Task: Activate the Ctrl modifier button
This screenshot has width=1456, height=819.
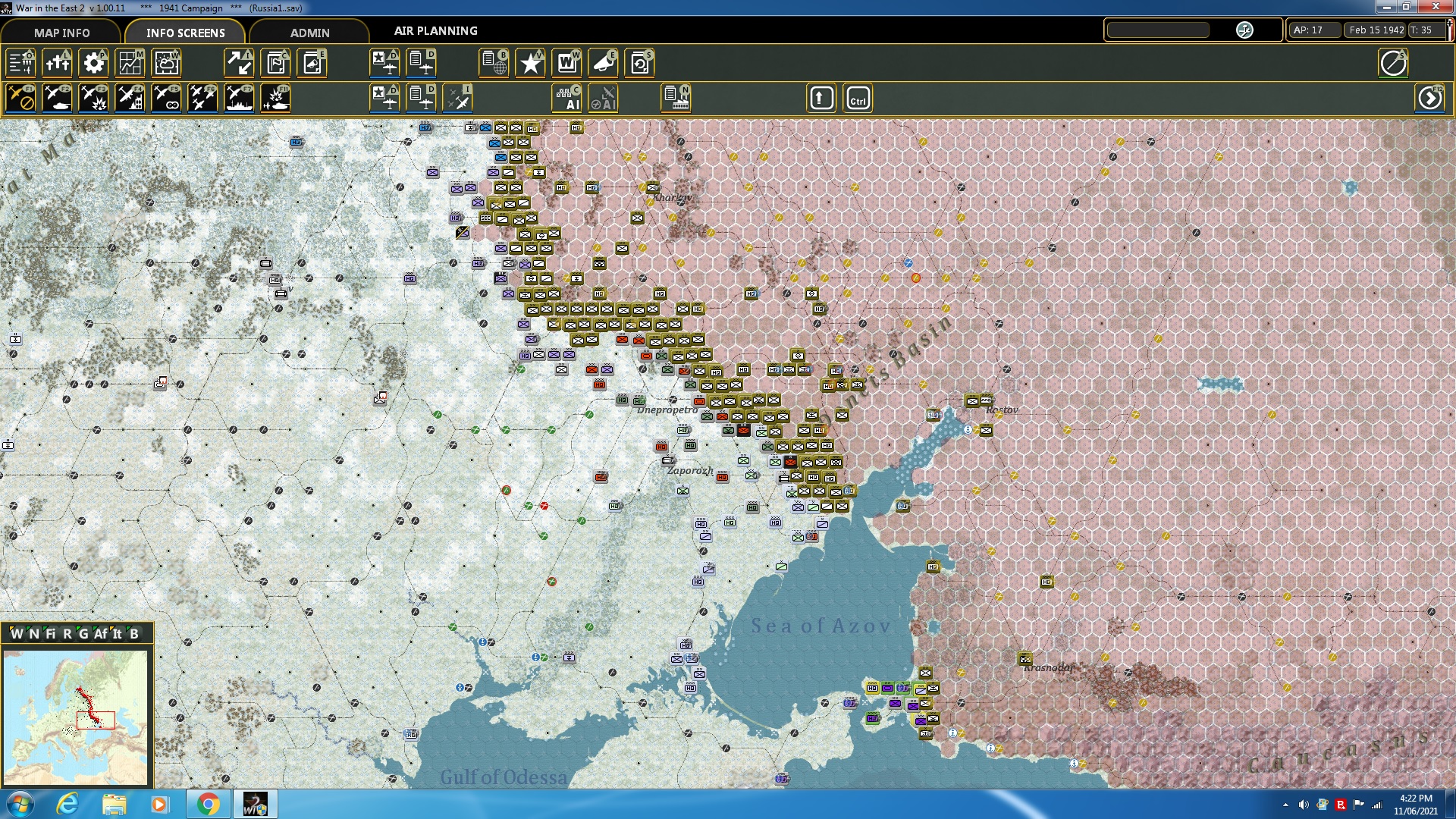Action: (858, 97)
